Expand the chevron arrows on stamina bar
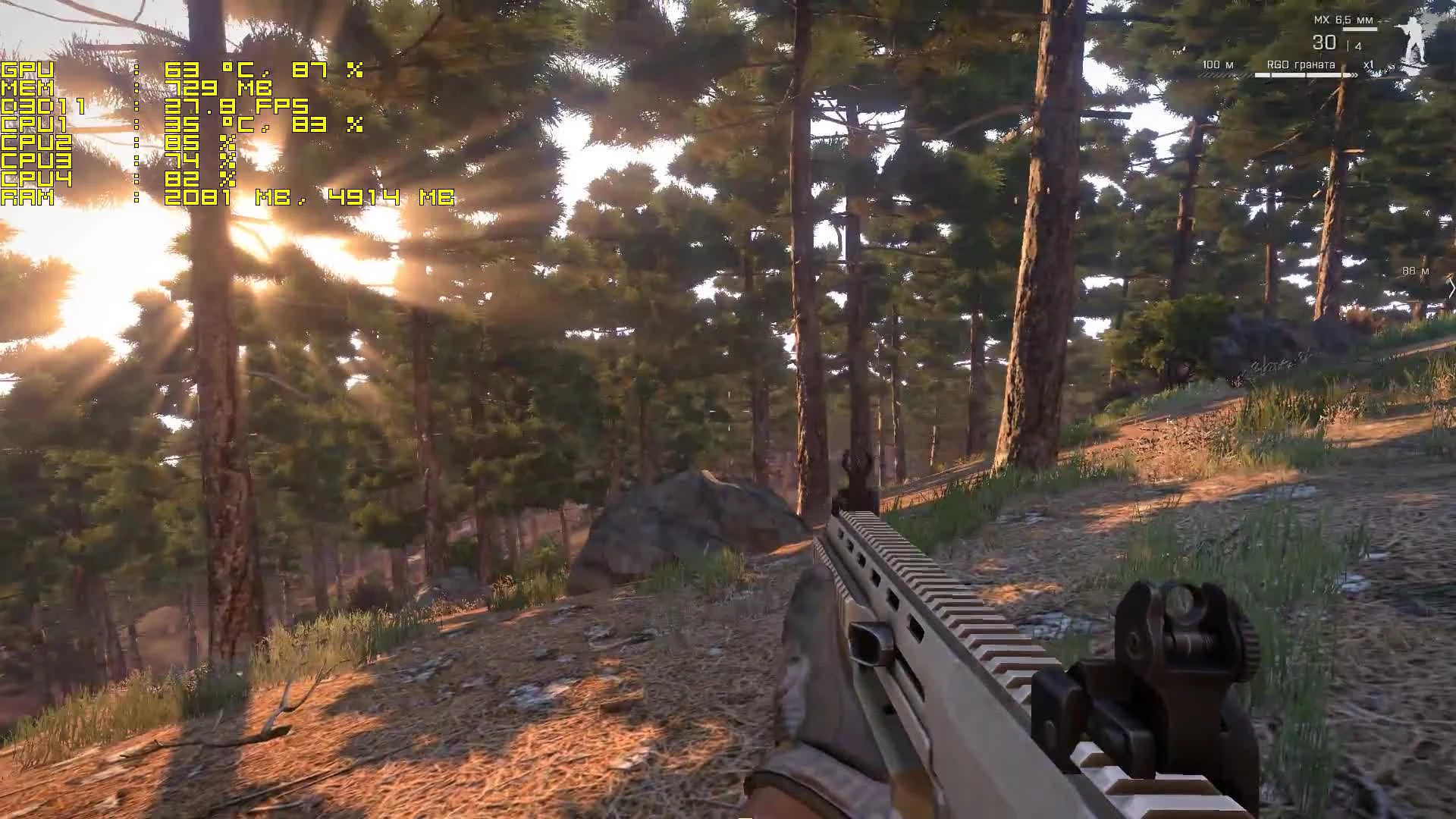Viewport: 1456px width, 819px height. coord(1354,75)
